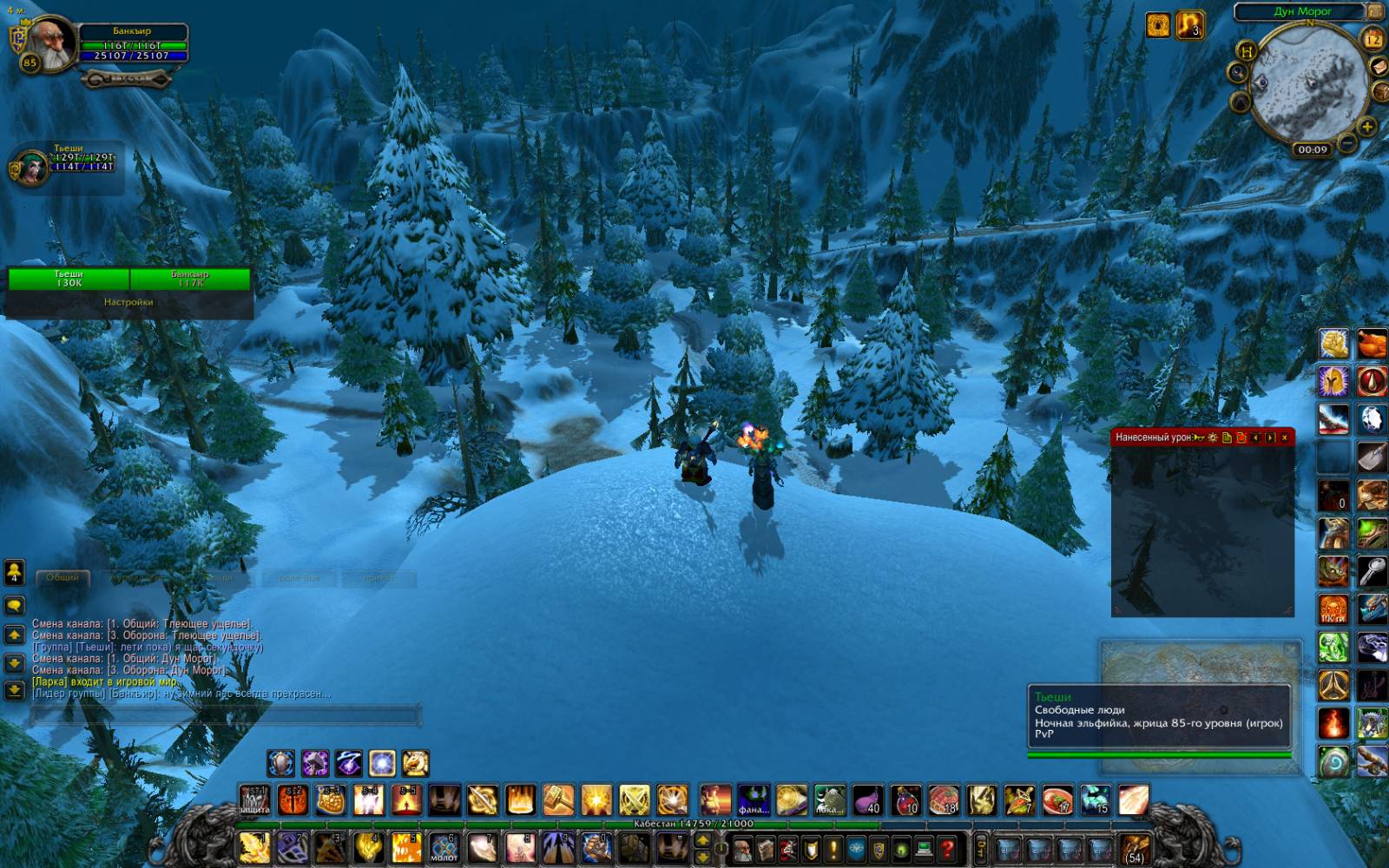Close the damage meter window
Image resolution: width=1389 pixels, height=868 pixels.
click(x=1285, y=437)
